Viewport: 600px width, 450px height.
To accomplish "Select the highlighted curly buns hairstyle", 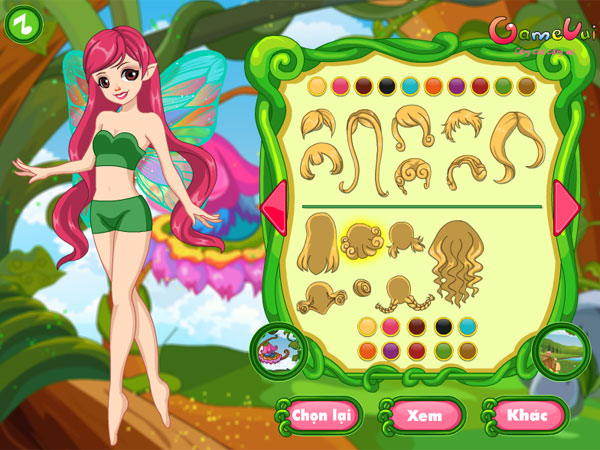I will (x=359, y=241).
